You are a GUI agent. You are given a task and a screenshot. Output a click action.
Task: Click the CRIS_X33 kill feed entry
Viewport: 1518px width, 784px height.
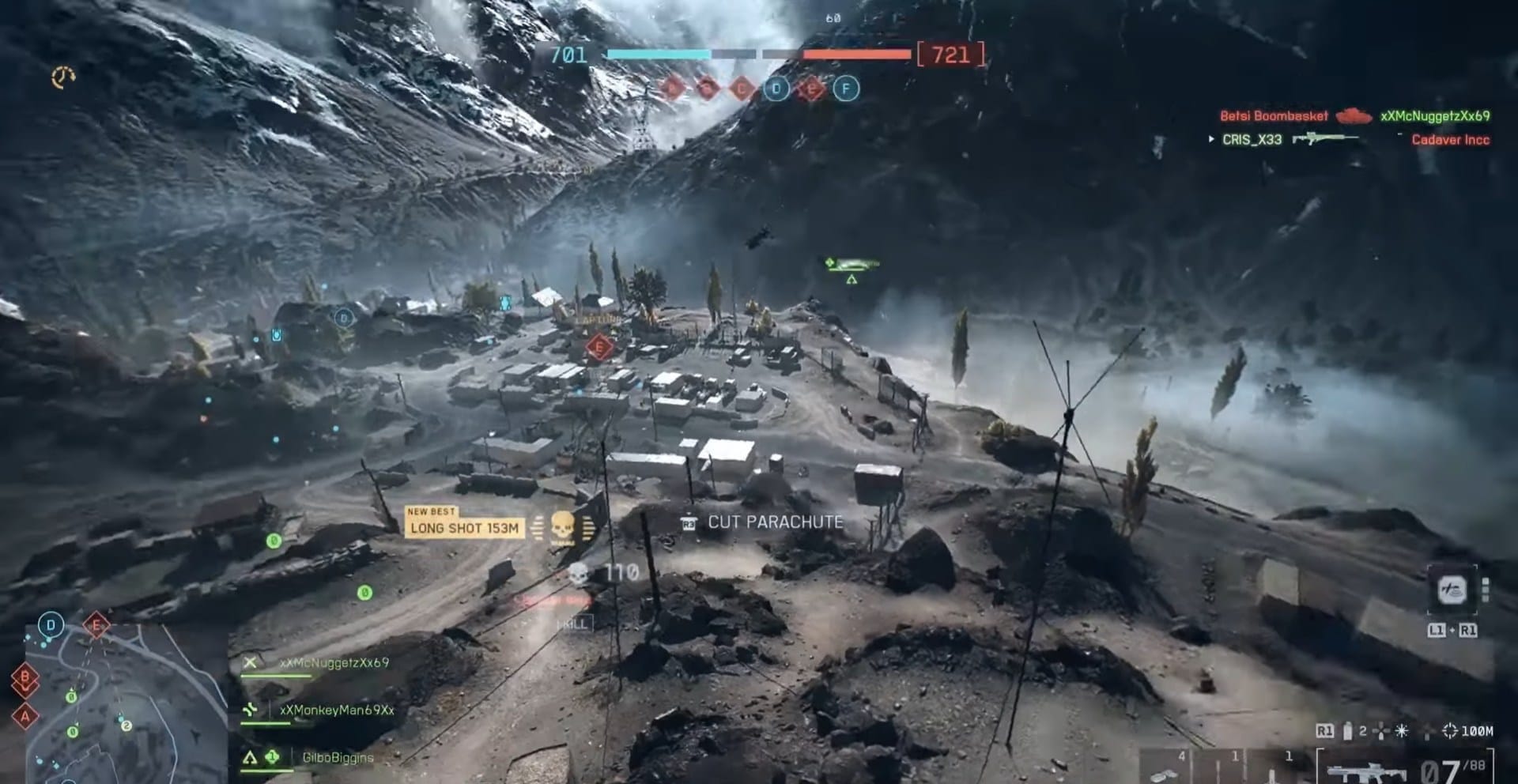[1252, 140]
